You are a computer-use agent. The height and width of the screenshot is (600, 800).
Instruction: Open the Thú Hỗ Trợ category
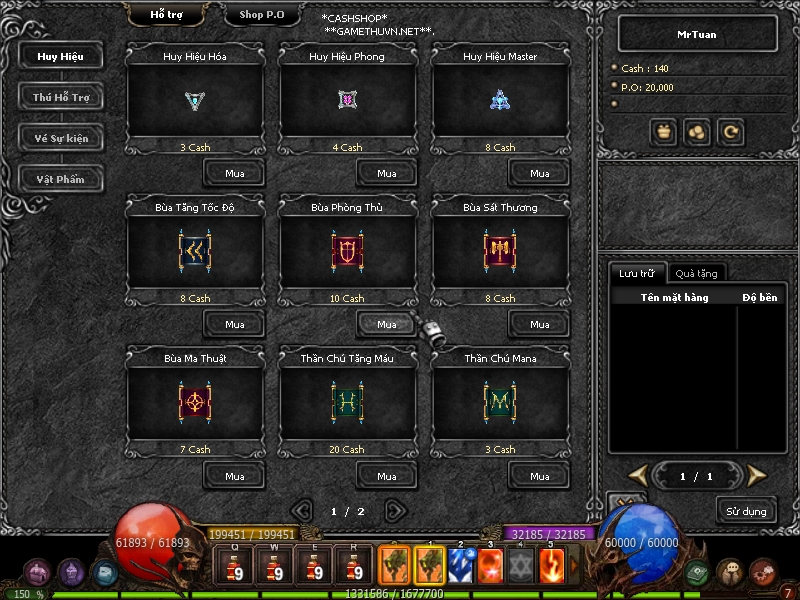[61, 97]
